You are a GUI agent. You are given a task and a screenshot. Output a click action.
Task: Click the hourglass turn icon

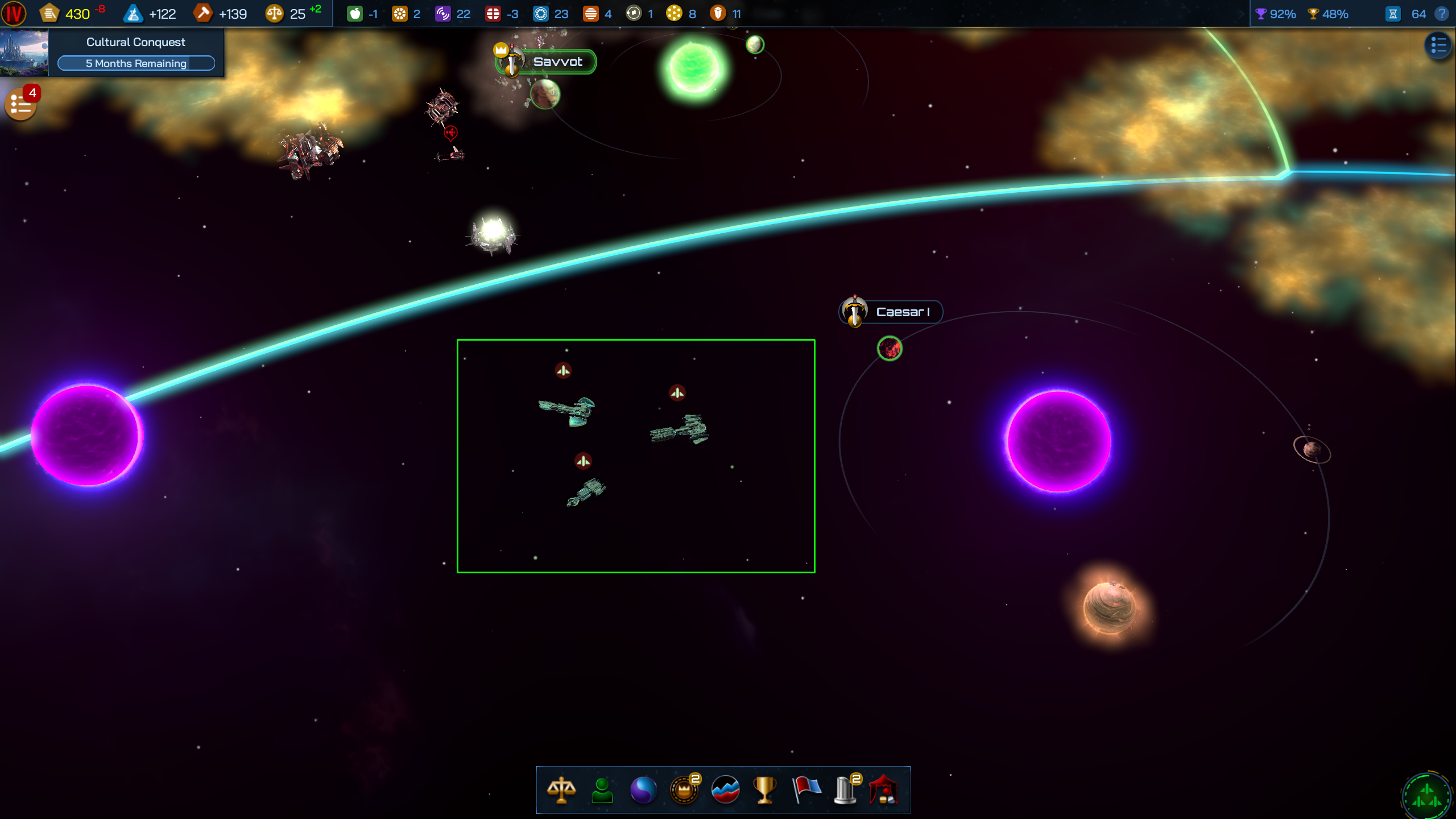[x=1393, y=14]
